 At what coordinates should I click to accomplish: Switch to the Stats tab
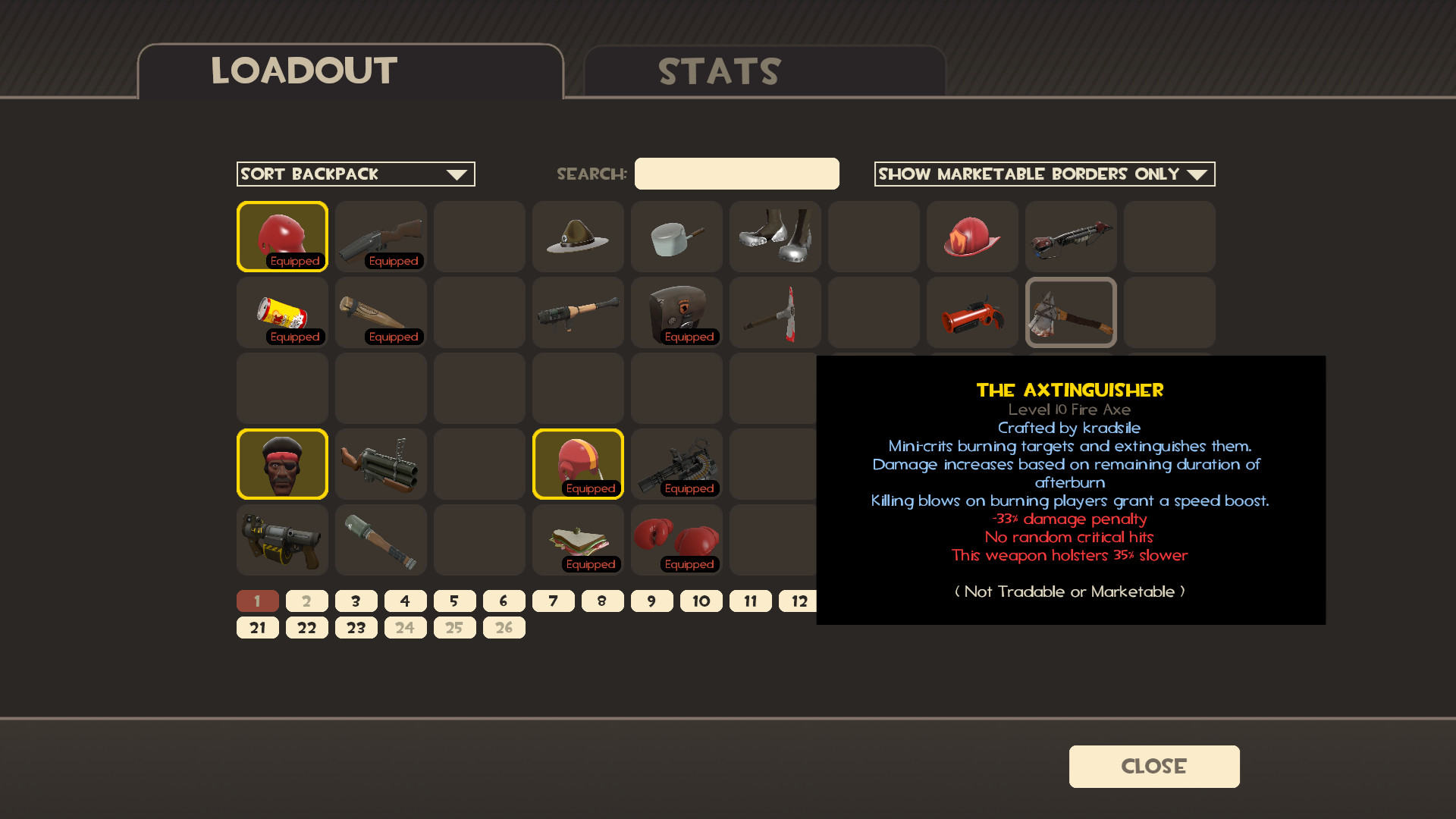click(x=719, y=71)
